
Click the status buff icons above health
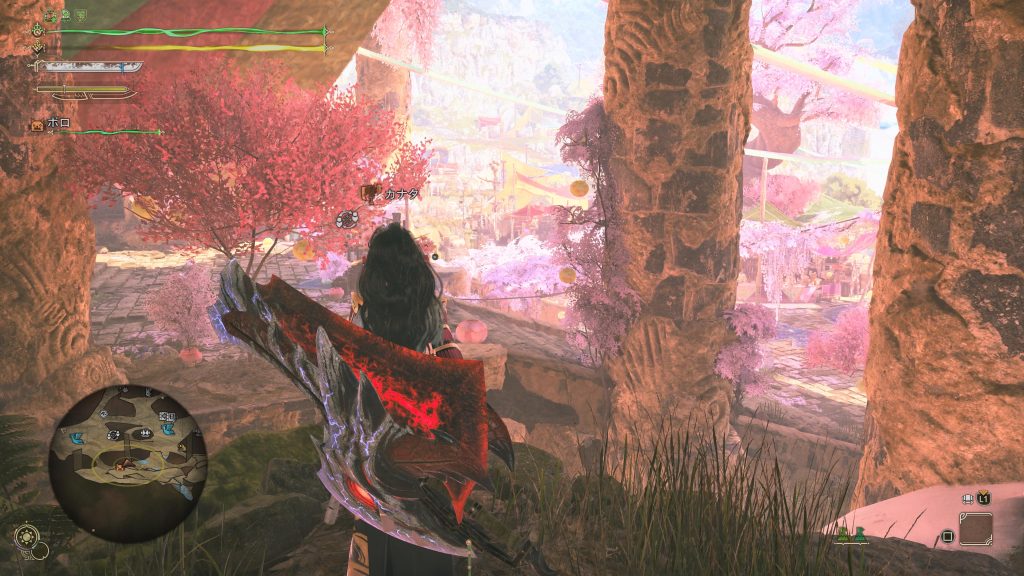point(66,15)
